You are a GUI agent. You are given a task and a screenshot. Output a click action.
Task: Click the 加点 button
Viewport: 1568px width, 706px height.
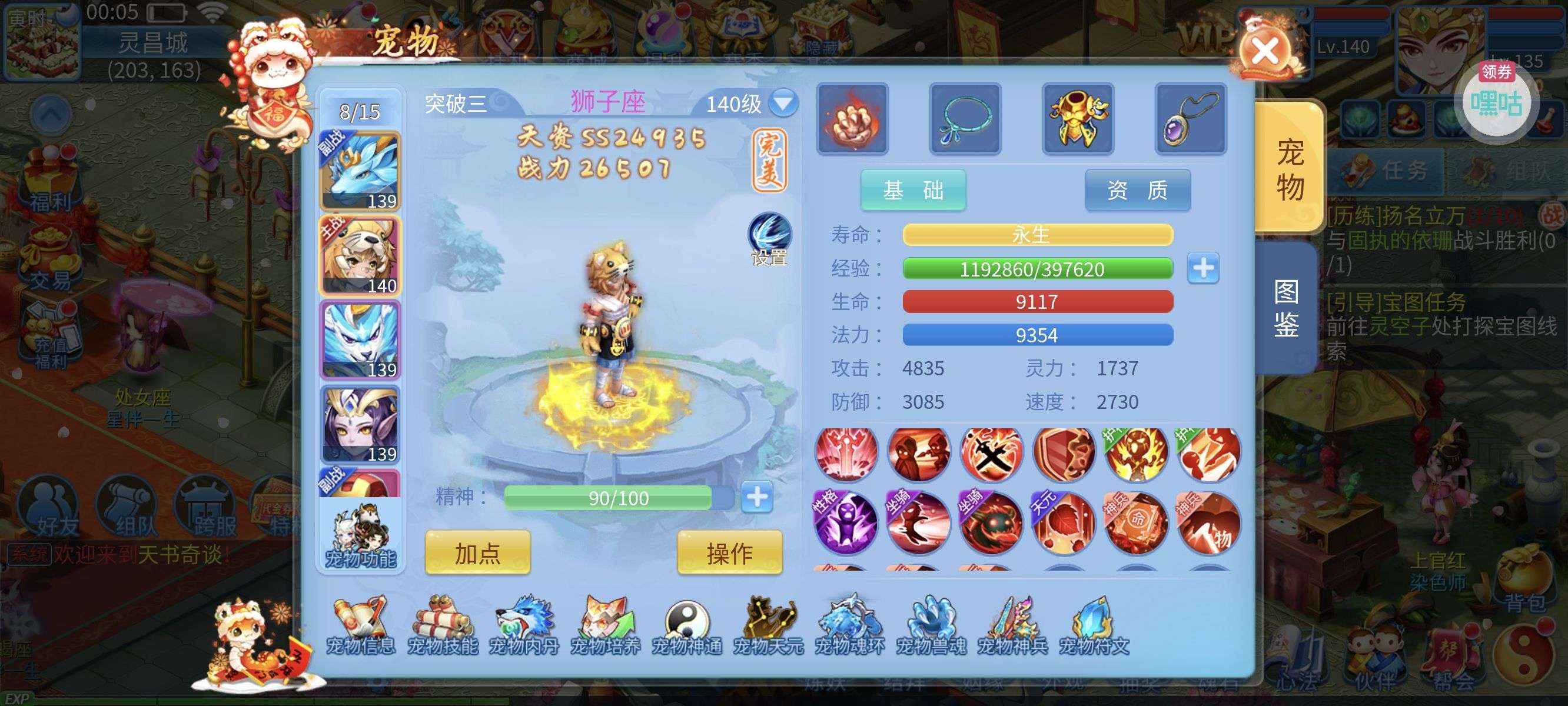477,552
